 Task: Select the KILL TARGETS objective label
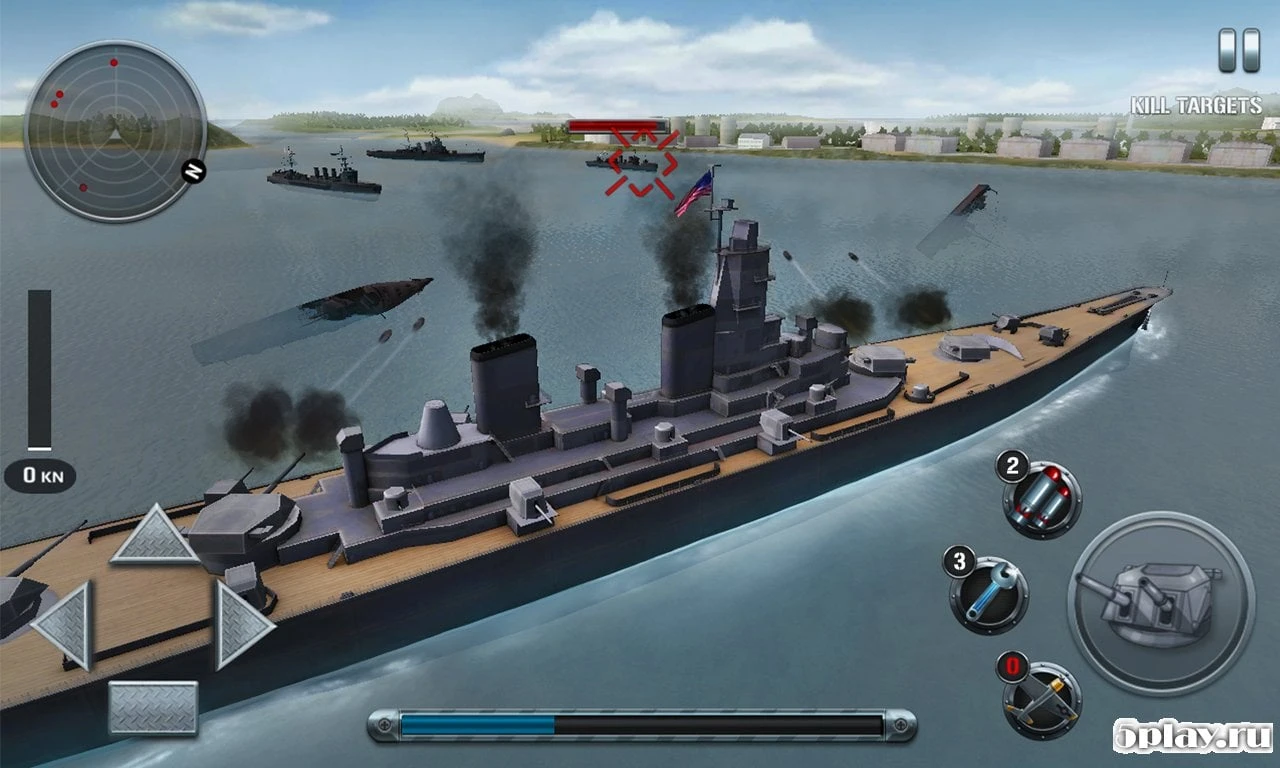tap(1198, 100)
